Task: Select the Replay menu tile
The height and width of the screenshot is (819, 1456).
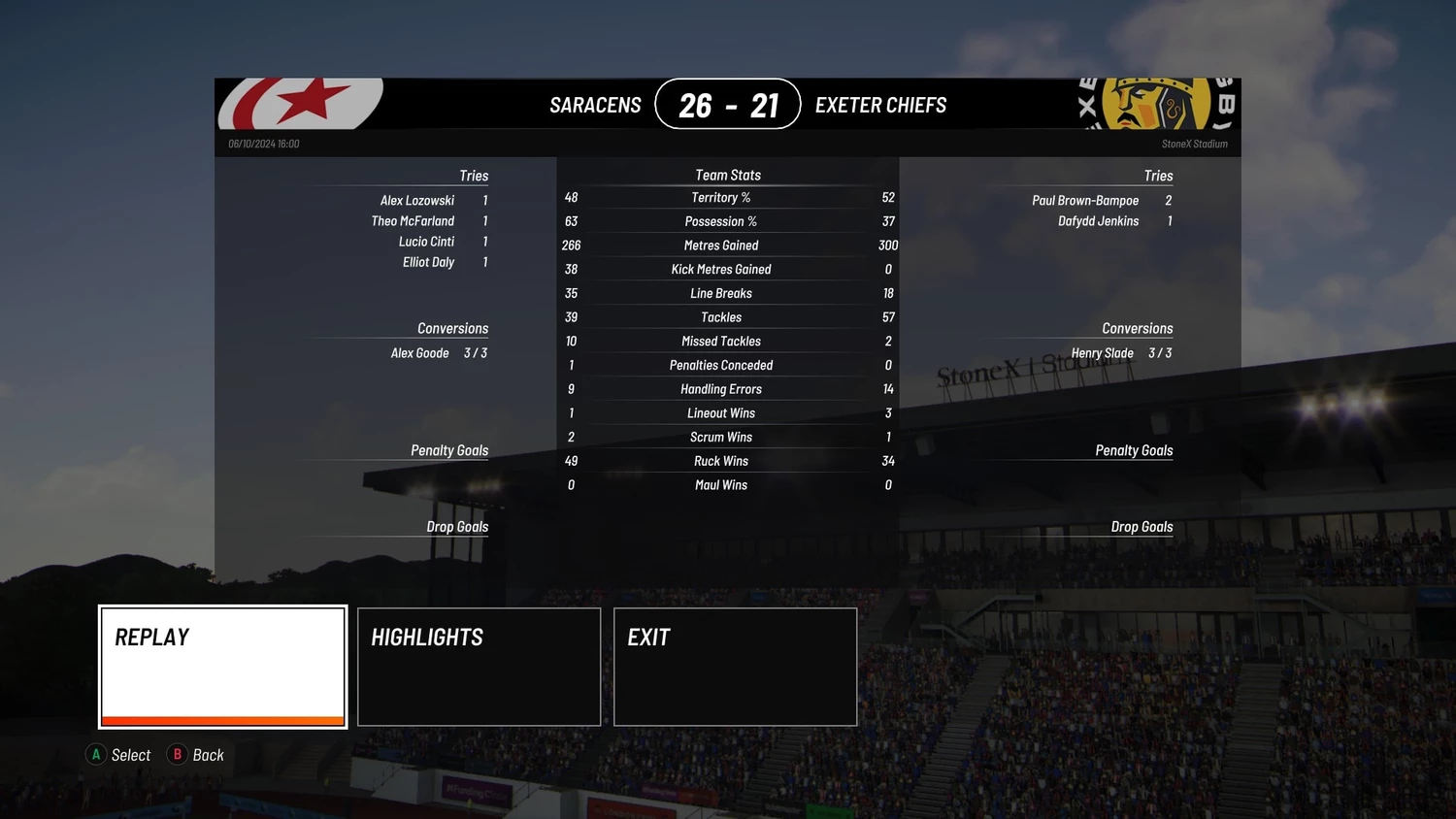Action: pyautogui.click(x=222, y=667)
